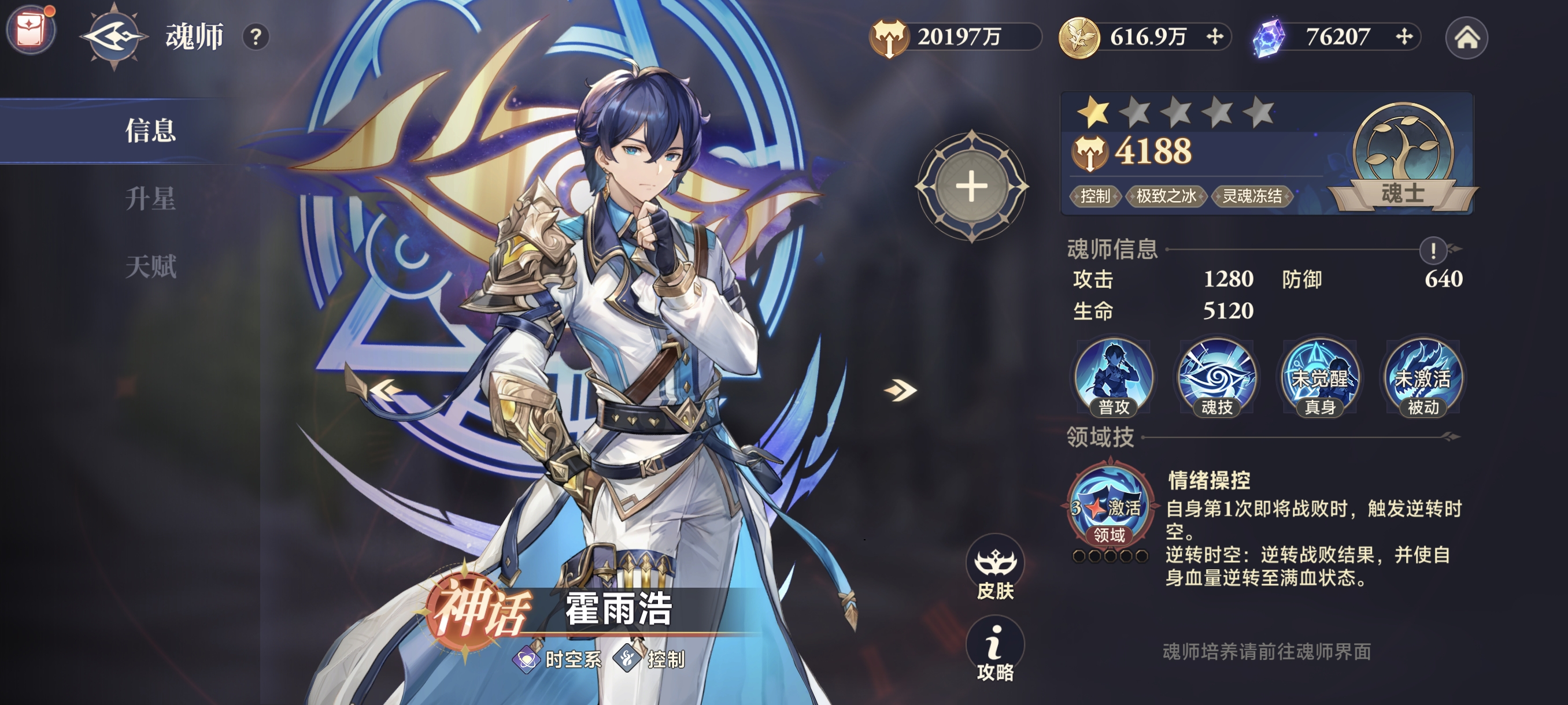The image size is (1568, 705).
Task: Add more gold coins
Action: pyautogui.click(x=1215, y=37)
